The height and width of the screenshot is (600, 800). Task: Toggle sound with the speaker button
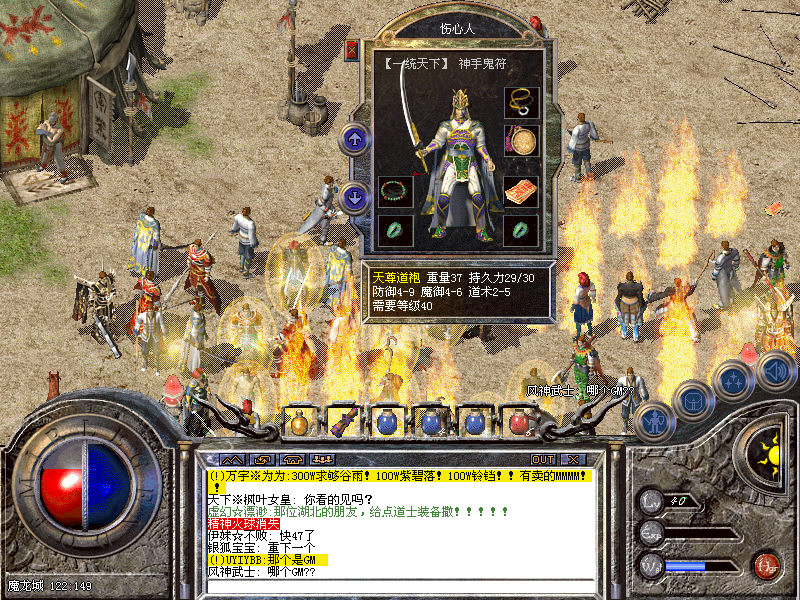[774, 372]
